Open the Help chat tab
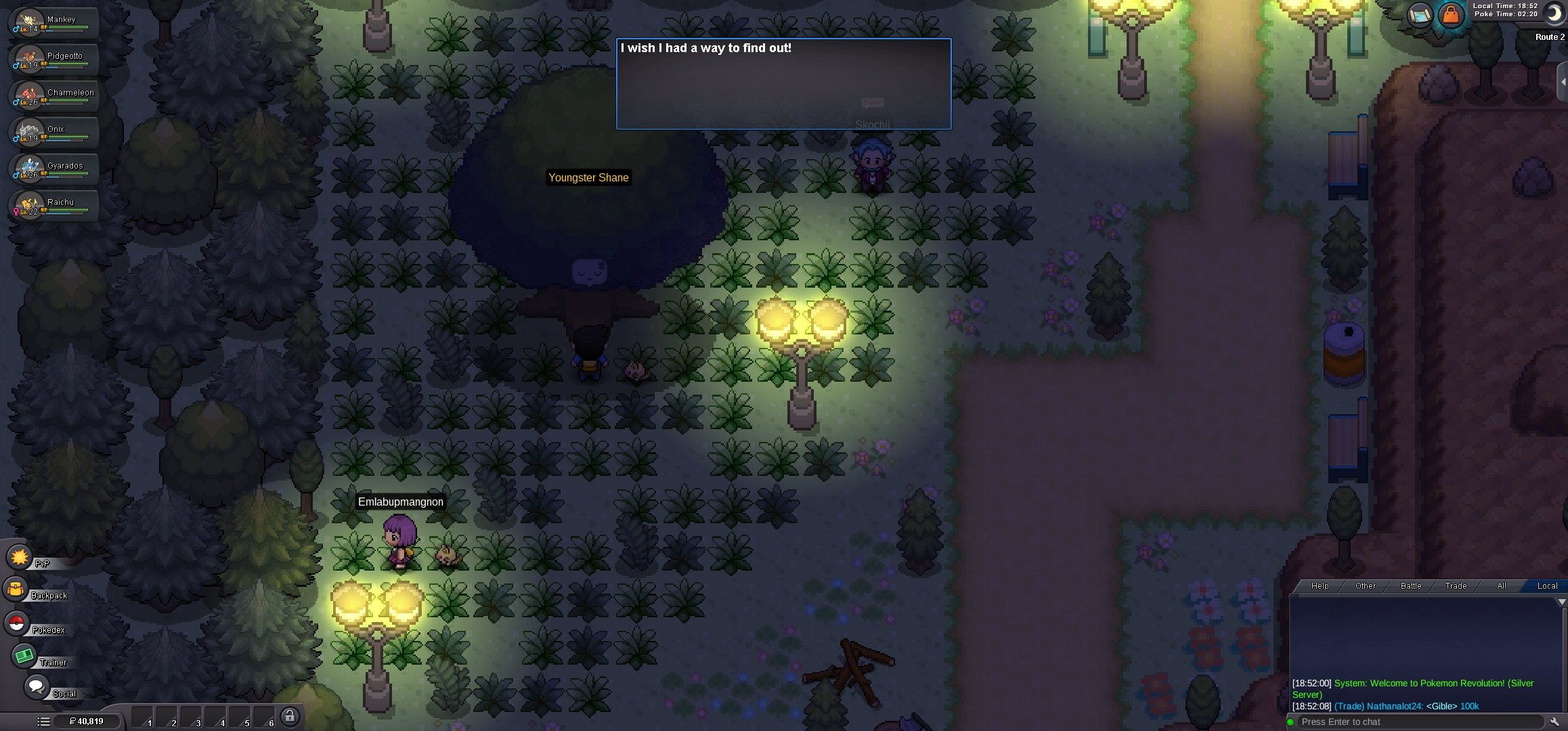The height and width of the screenshot is (731, 1568). [1320, 586]
